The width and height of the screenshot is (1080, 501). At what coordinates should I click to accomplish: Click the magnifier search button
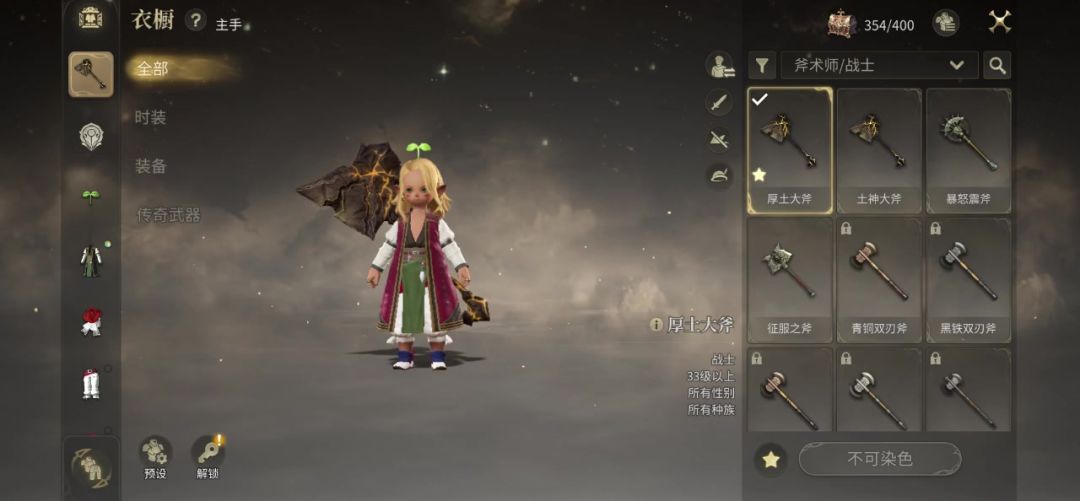[996, 65]
